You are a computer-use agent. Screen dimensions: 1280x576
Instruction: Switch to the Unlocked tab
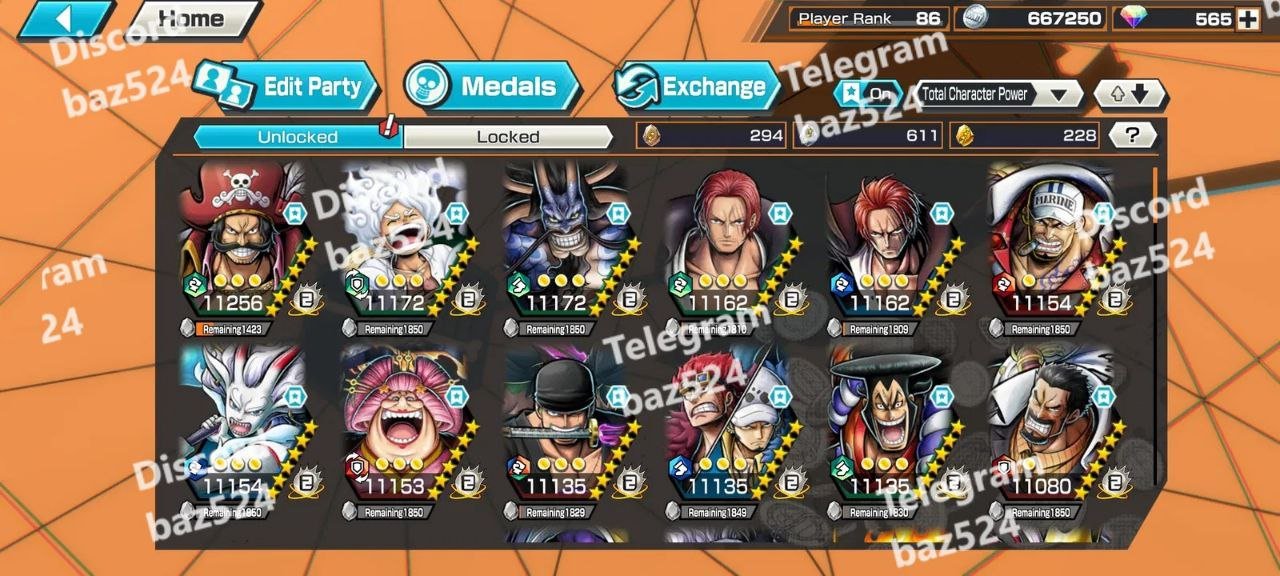297,137
